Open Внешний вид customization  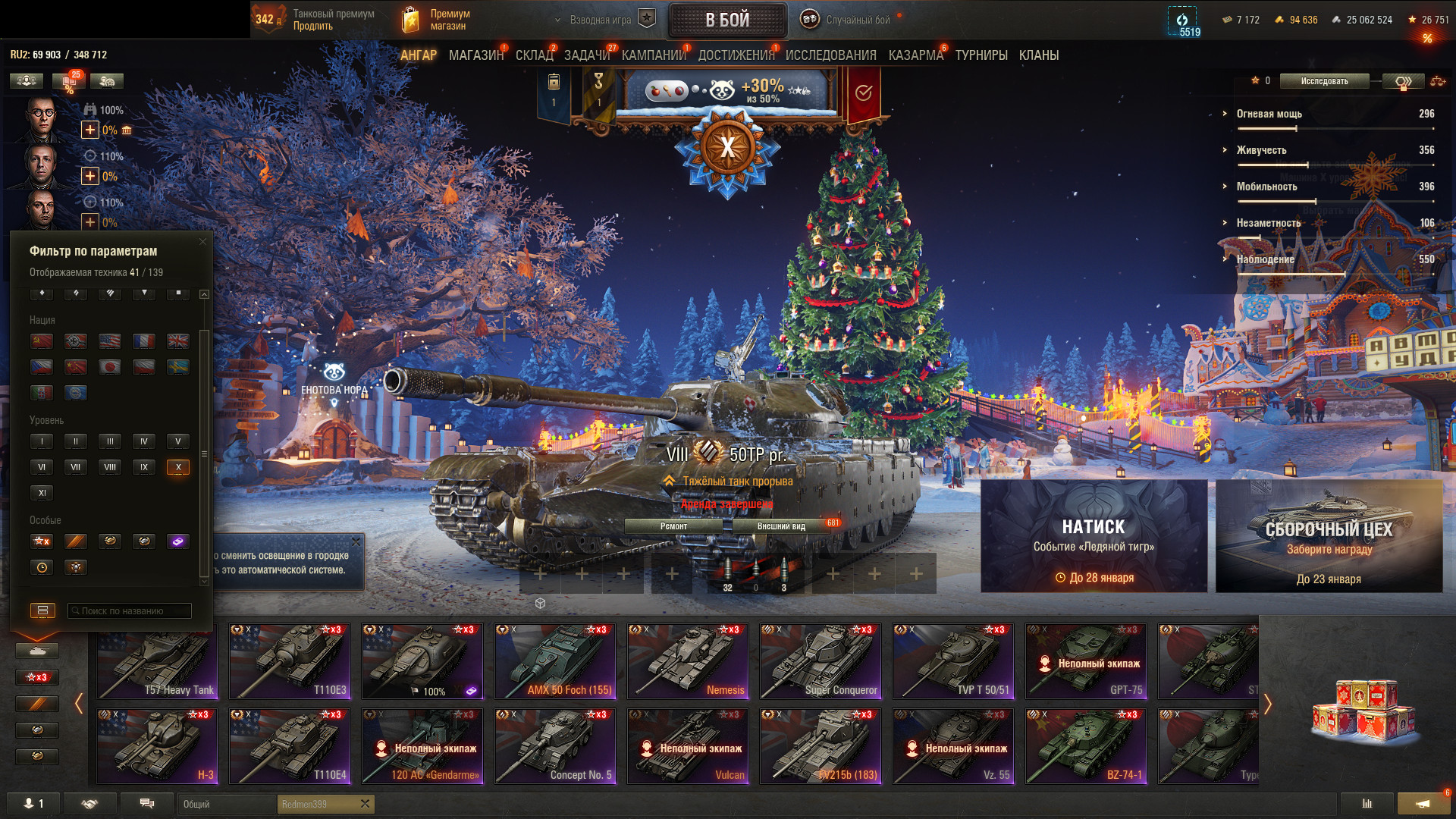(x=781, y=526)
